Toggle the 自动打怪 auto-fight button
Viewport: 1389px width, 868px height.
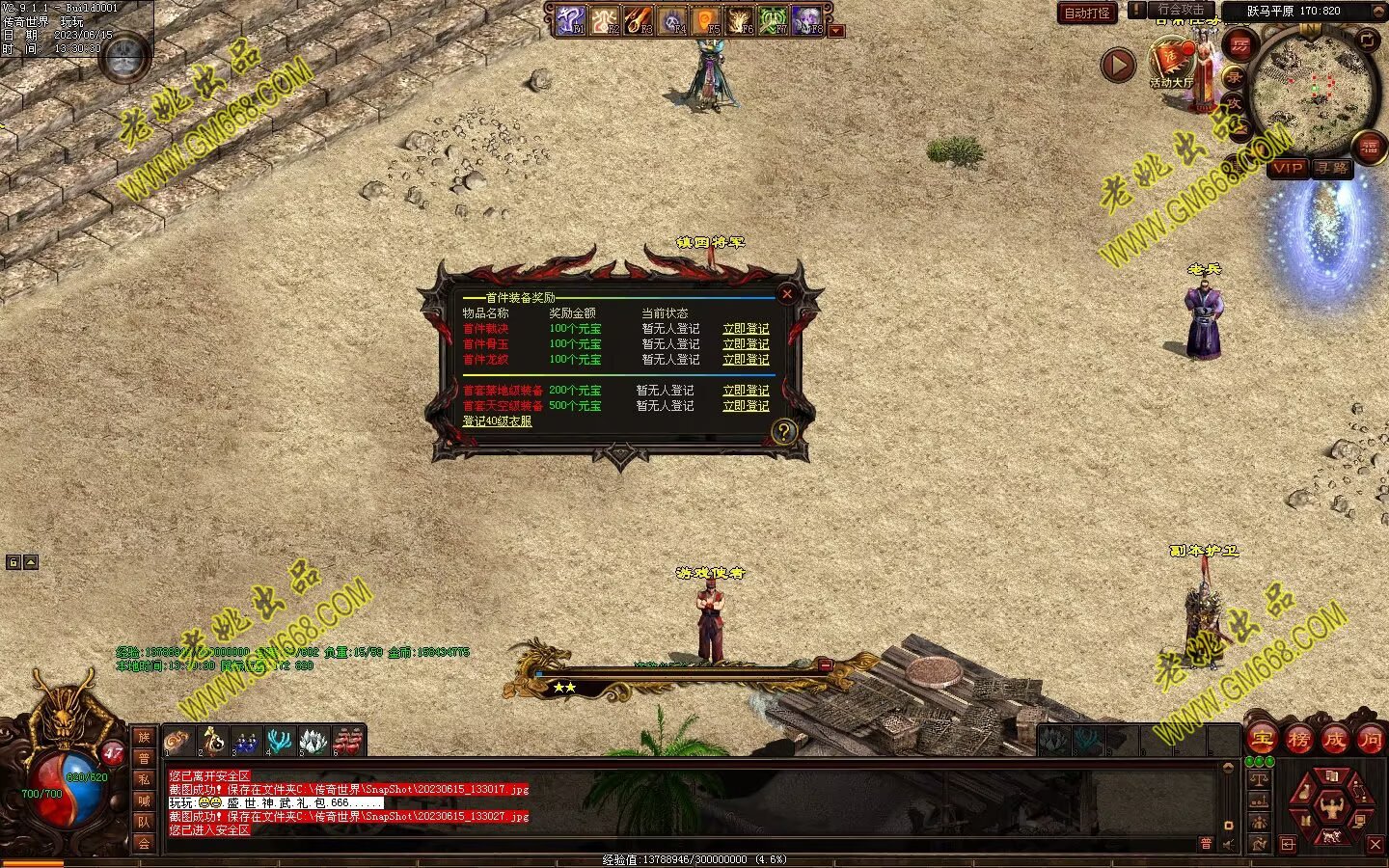tap(1087, 14)
